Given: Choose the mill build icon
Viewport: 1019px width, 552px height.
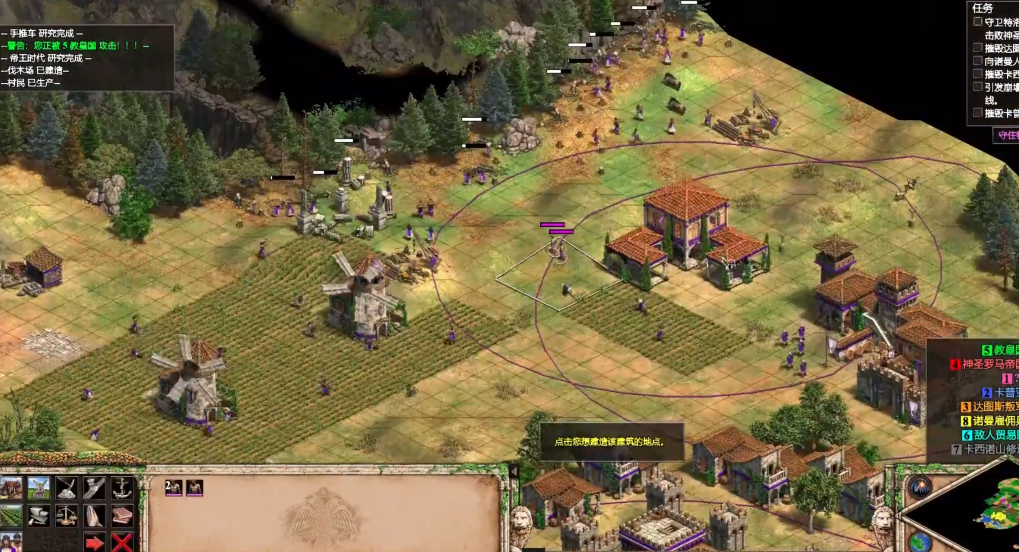Looking at the screenshot, I should click(x=39, y=488).
